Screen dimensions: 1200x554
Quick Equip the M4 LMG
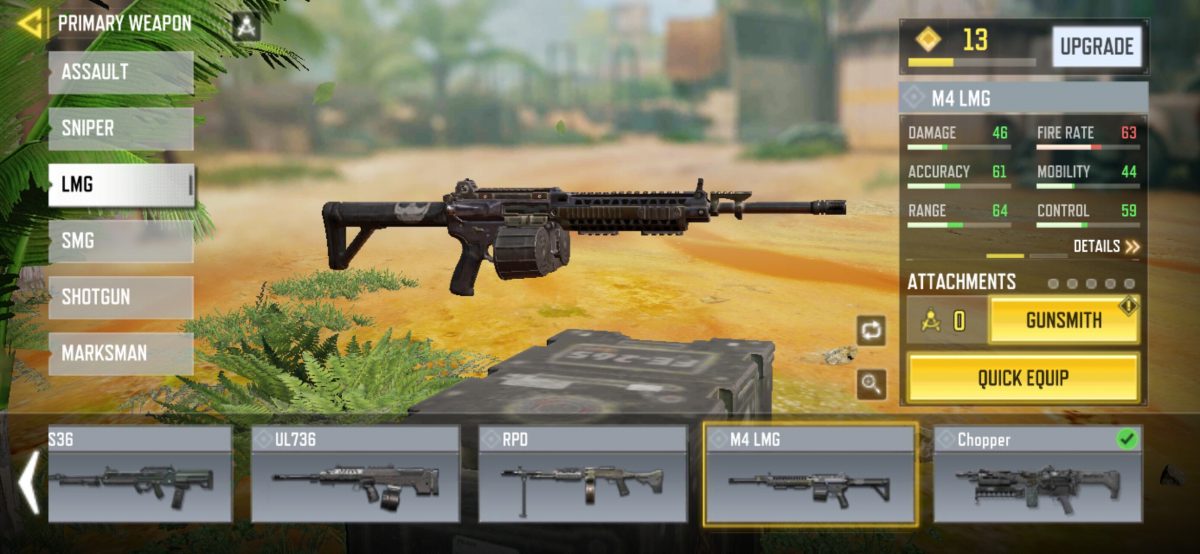[1023, 378]
